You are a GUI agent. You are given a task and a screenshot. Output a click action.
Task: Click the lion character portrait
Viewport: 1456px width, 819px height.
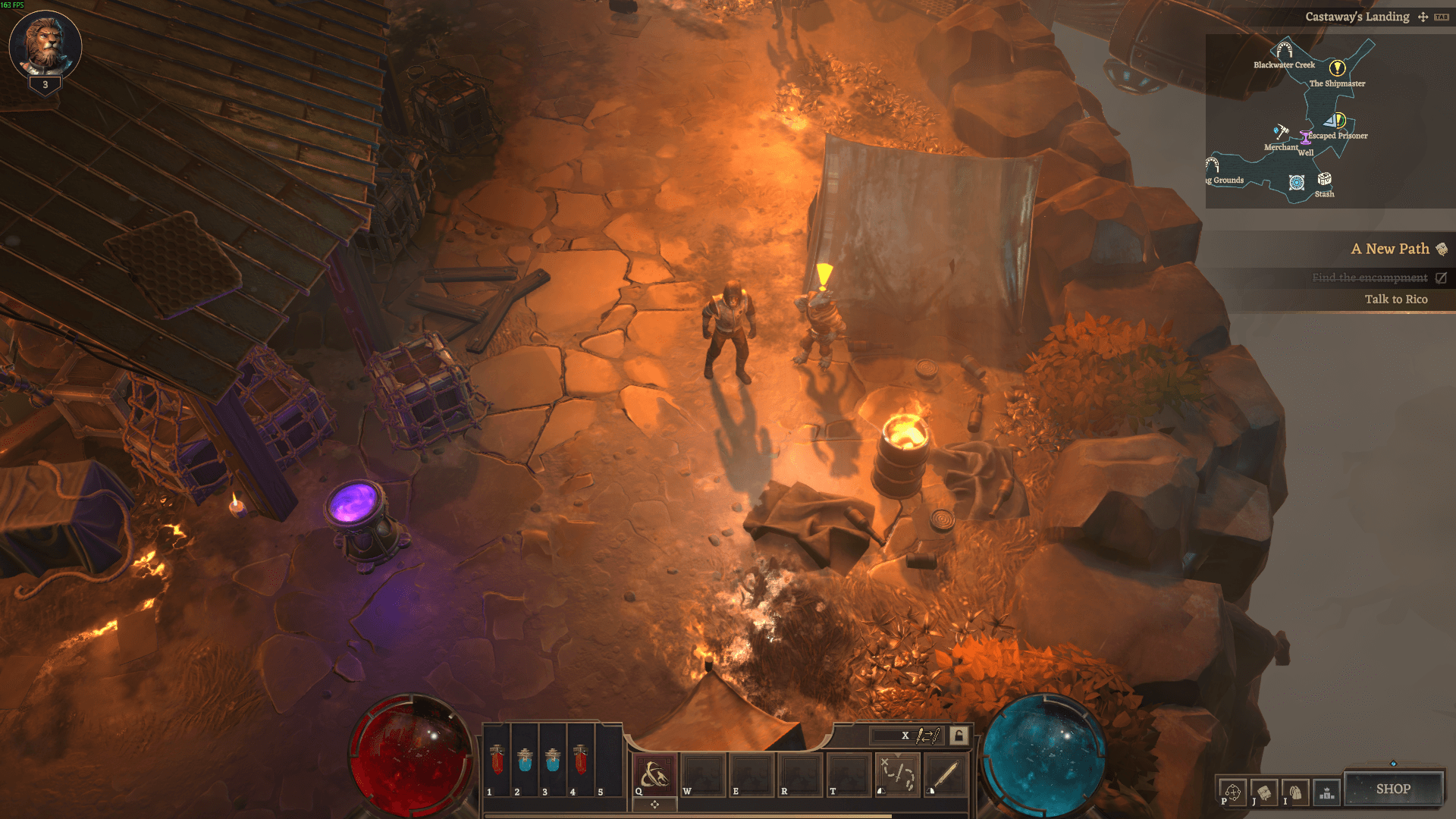tap(45, 44)
